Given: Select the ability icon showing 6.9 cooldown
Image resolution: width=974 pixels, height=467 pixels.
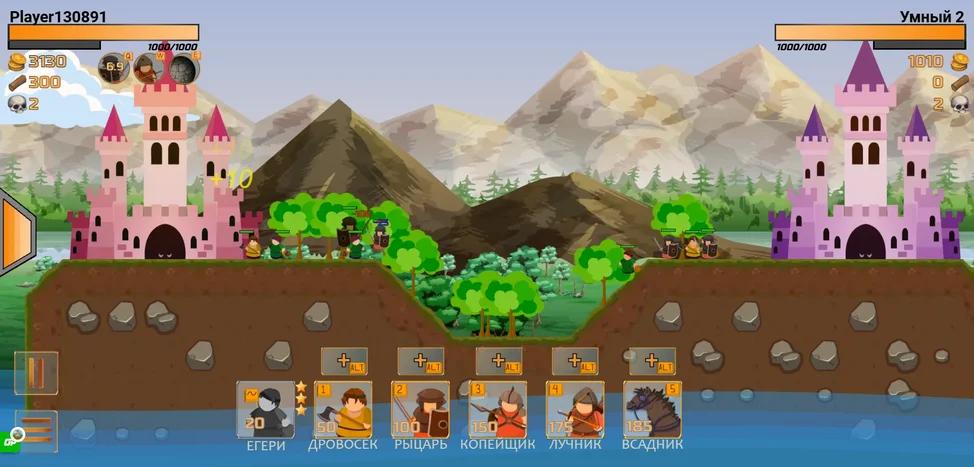Looking at the screenshot, I should point(114,69).
